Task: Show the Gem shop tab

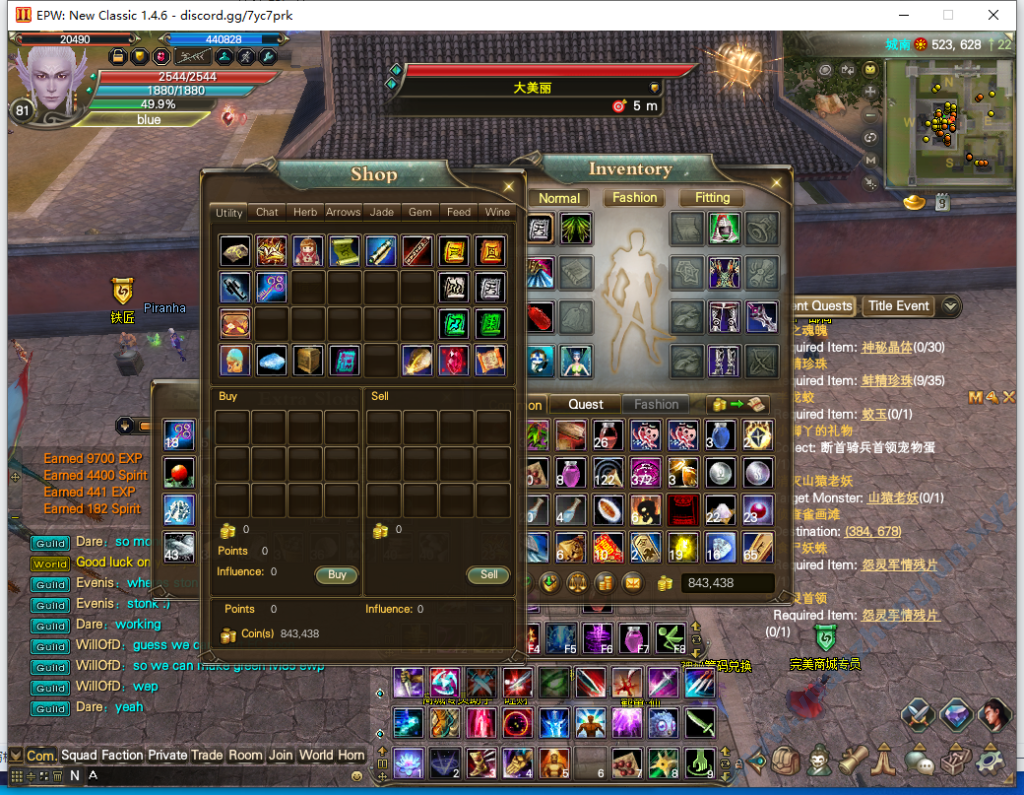Action: pos(420,212)
